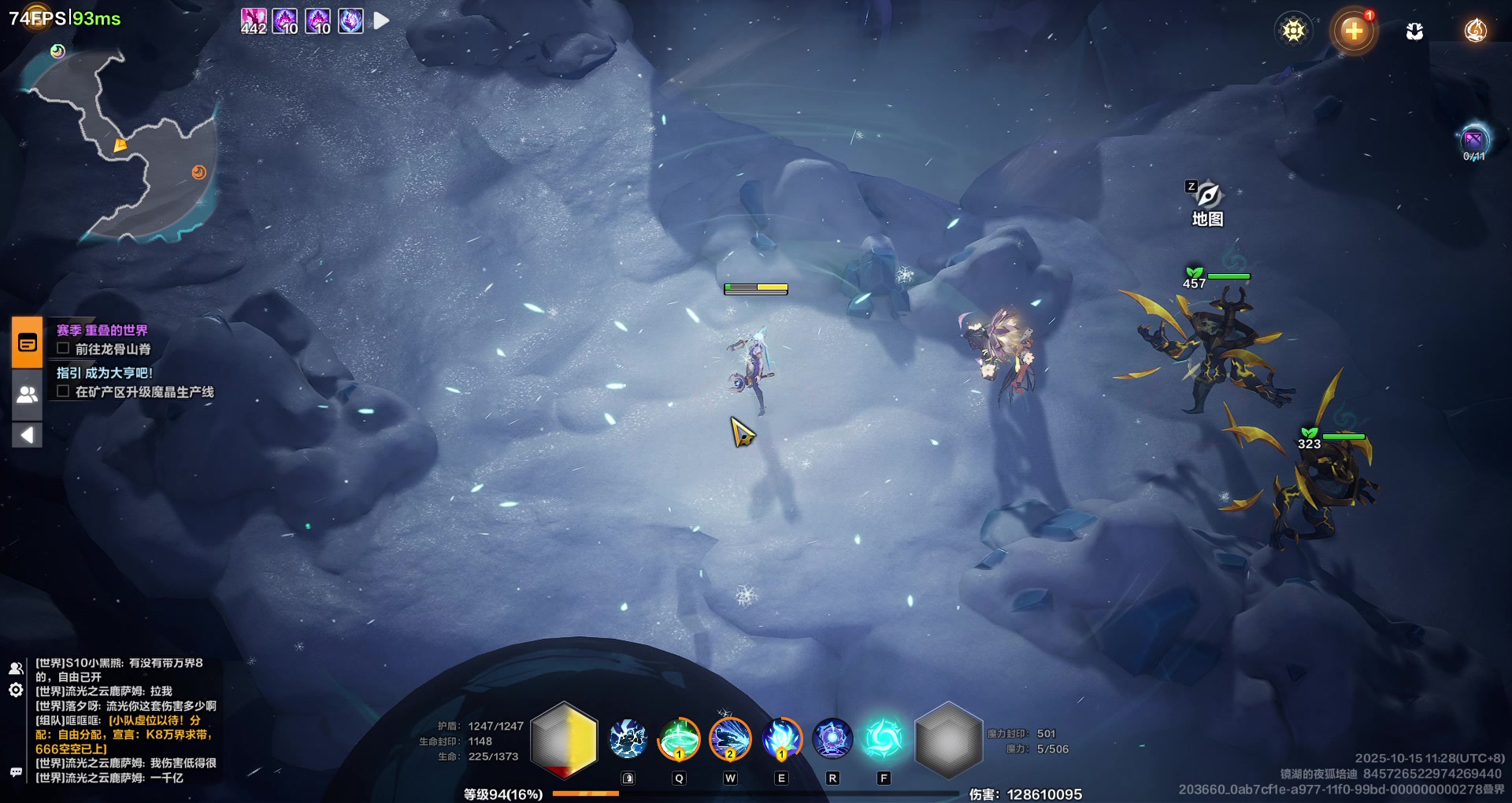
Task: Open the white backpack download icon
Action: 1414,31
